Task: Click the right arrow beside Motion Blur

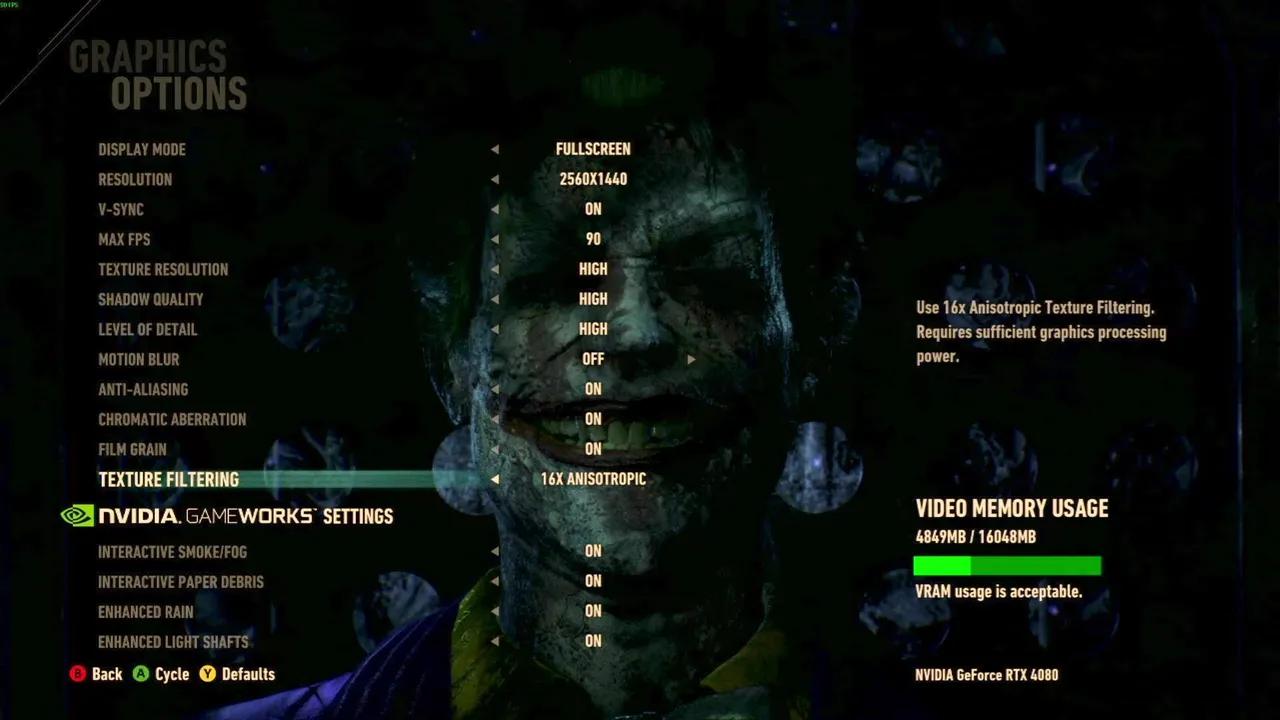Action: pyautogui.click(x=691, y=359)
